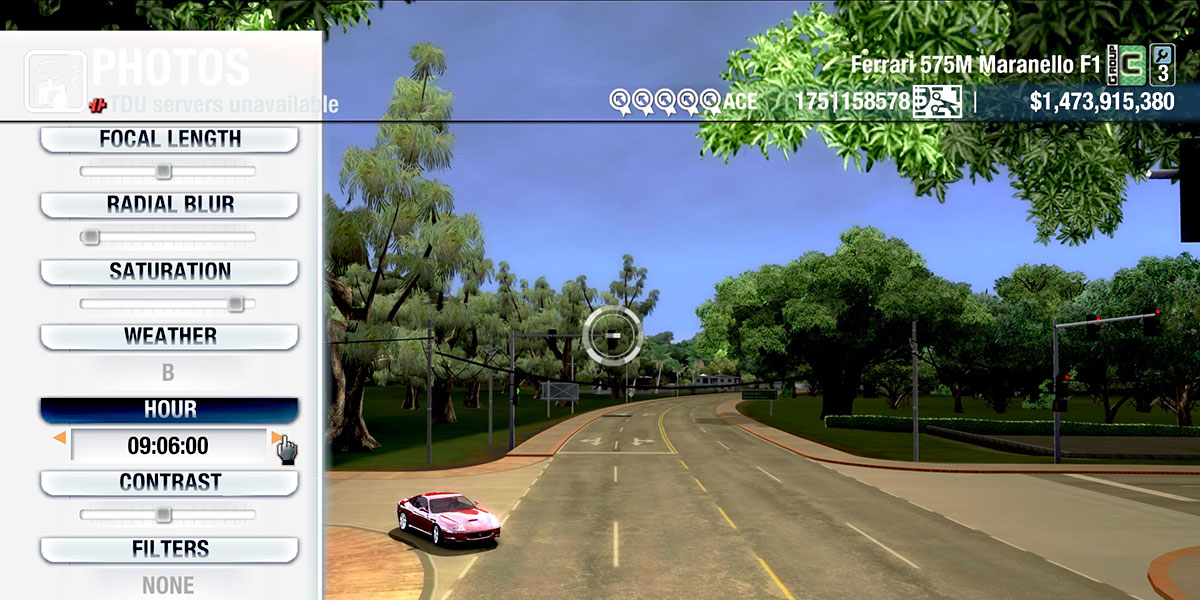Click the Radial Blur slider handle
Image resolution: width=1200 pixels, height=600 pixels.
90,237
